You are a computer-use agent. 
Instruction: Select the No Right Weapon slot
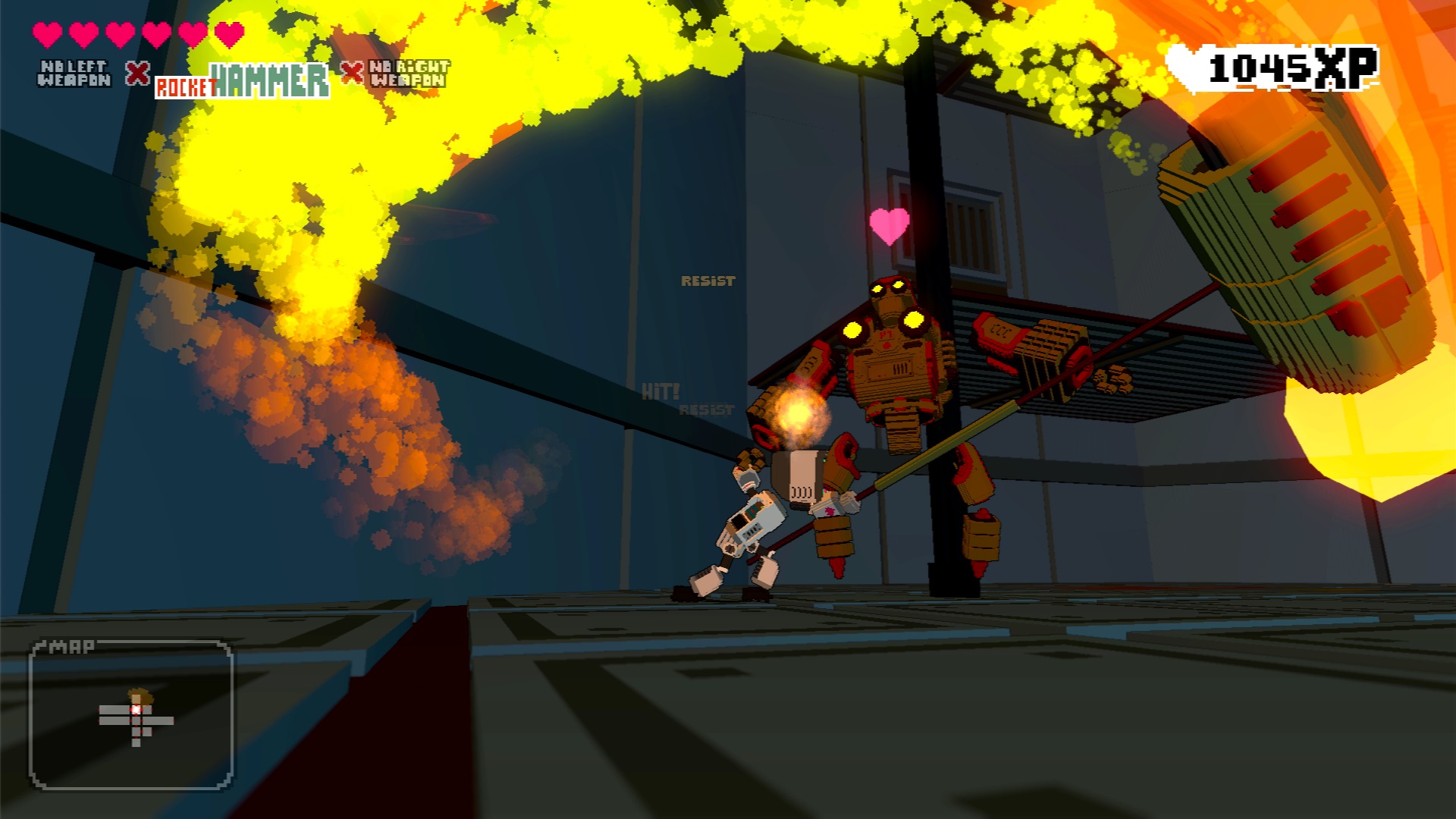[408, 74]
